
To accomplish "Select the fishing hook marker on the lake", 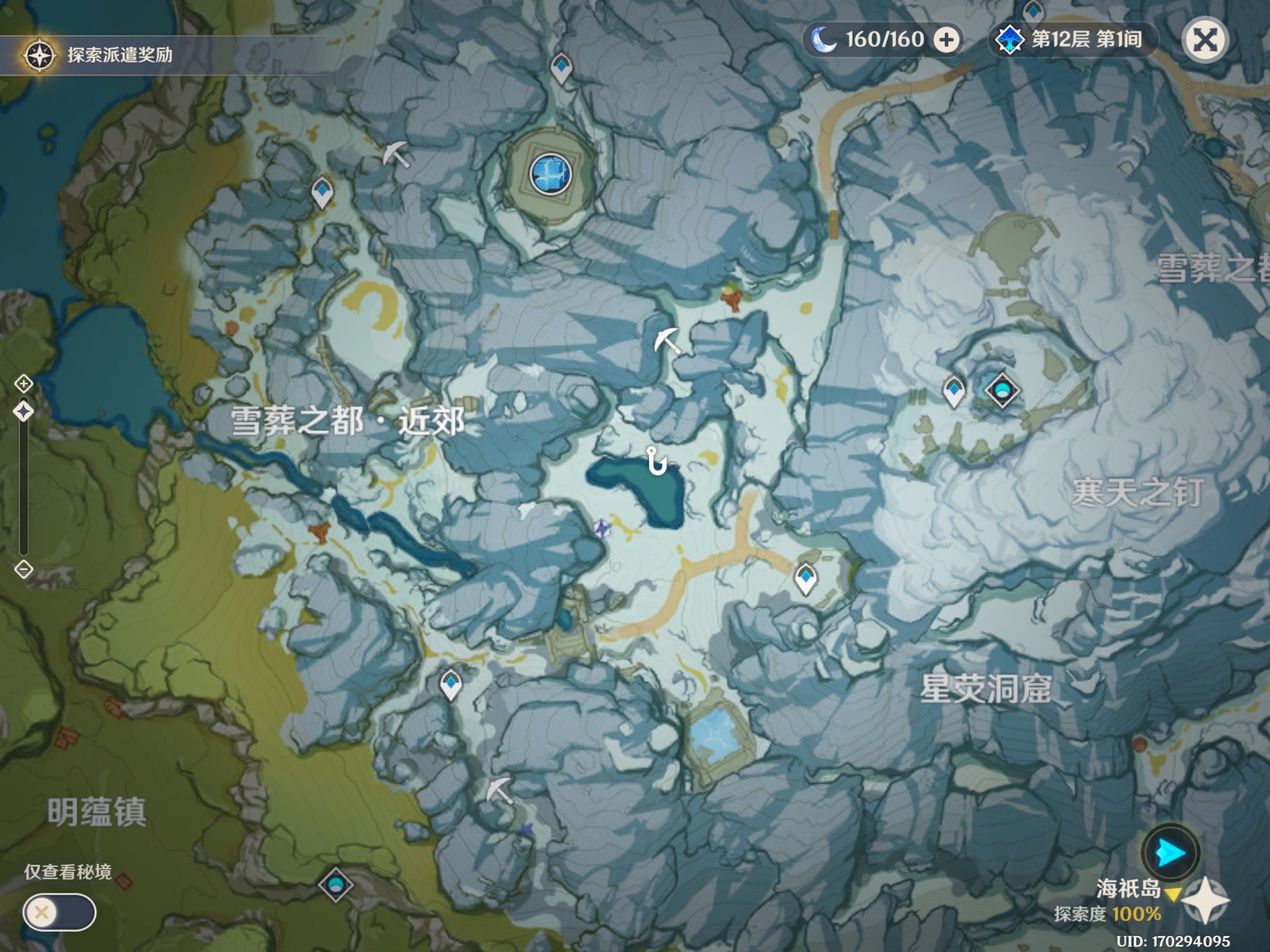I will point(655,461).
